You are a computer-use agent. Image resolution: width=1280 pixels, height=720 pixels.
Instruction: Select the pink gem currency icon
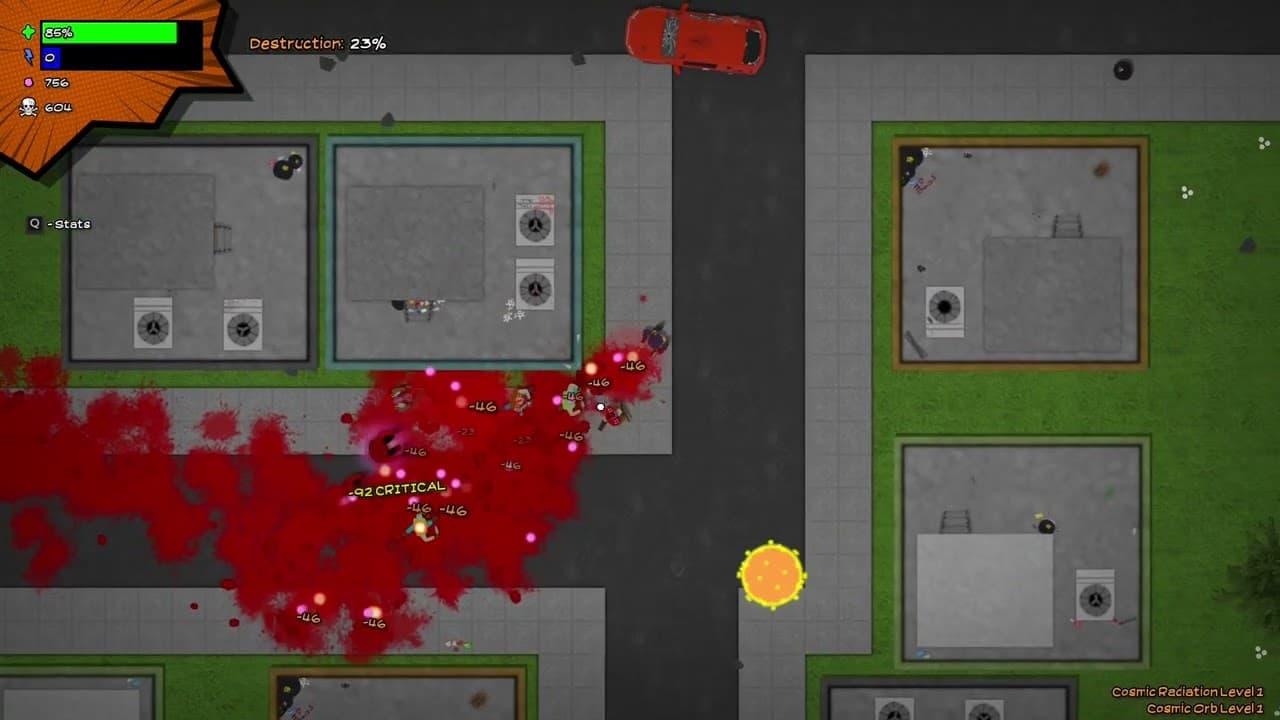[x=30, y=83]
